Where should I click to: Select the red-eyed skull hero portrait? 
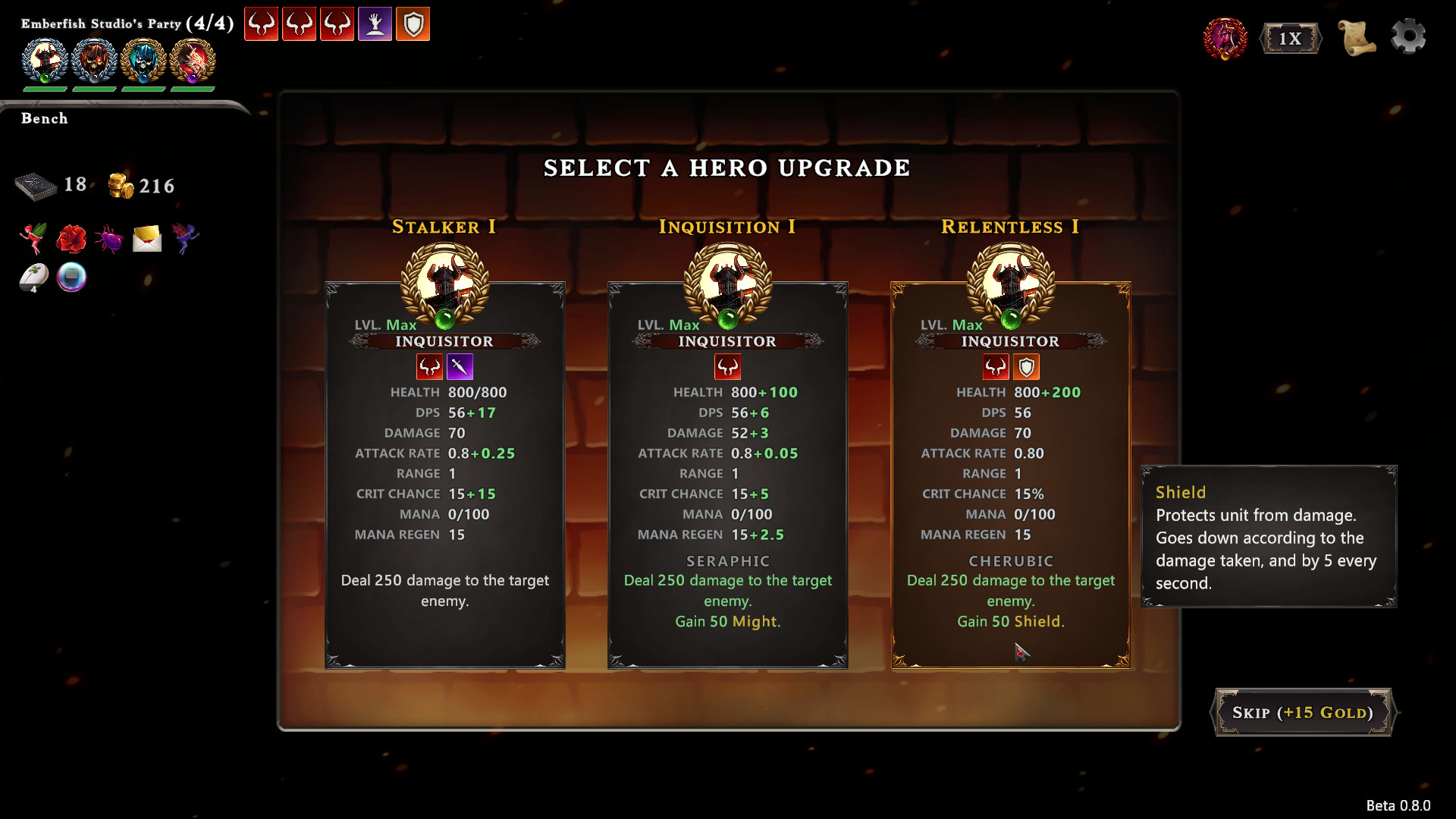point(94,61)
